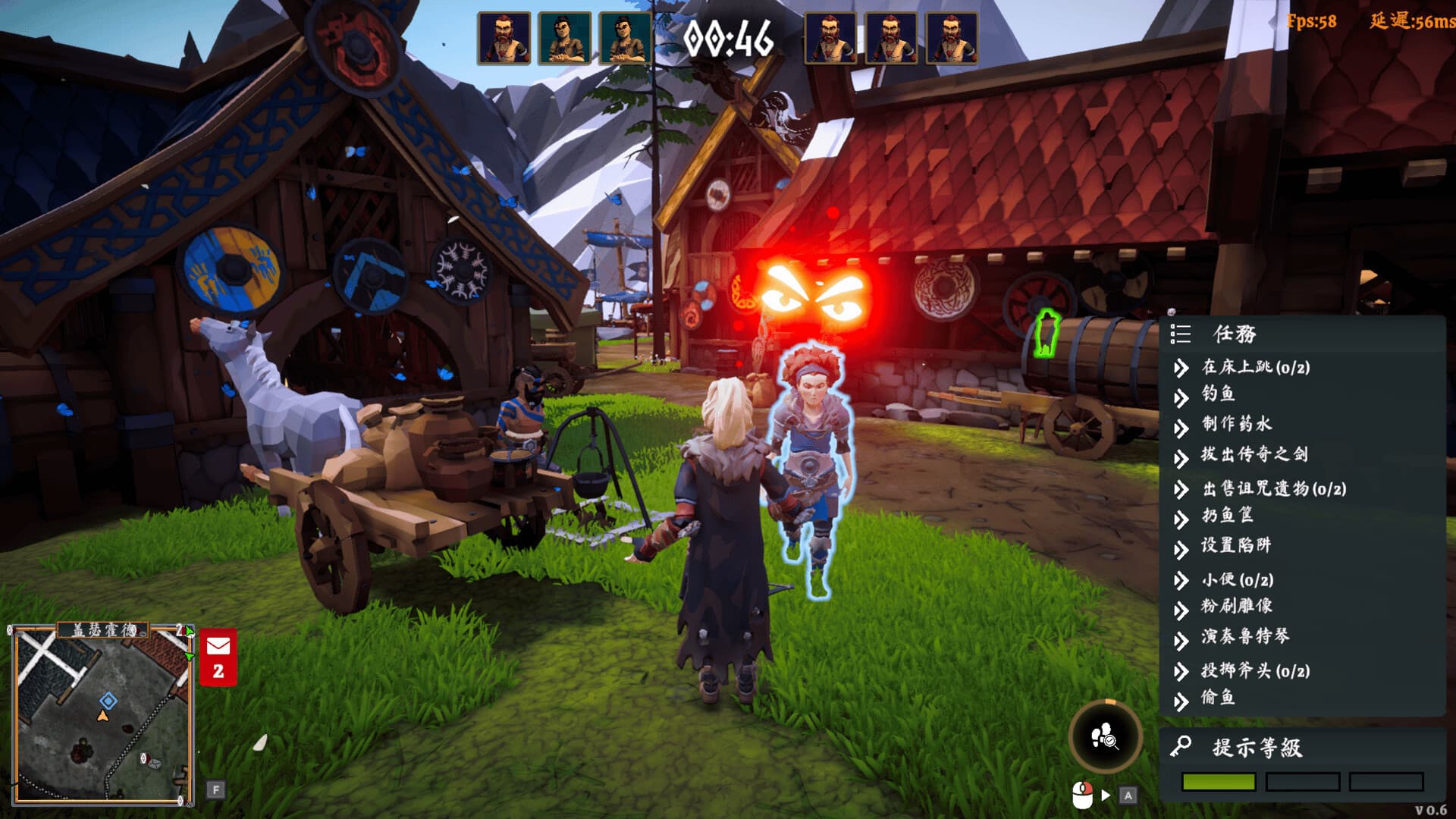Select the 制作药水 task
Screen dimensions: 1456x819
click(1236, 425)
